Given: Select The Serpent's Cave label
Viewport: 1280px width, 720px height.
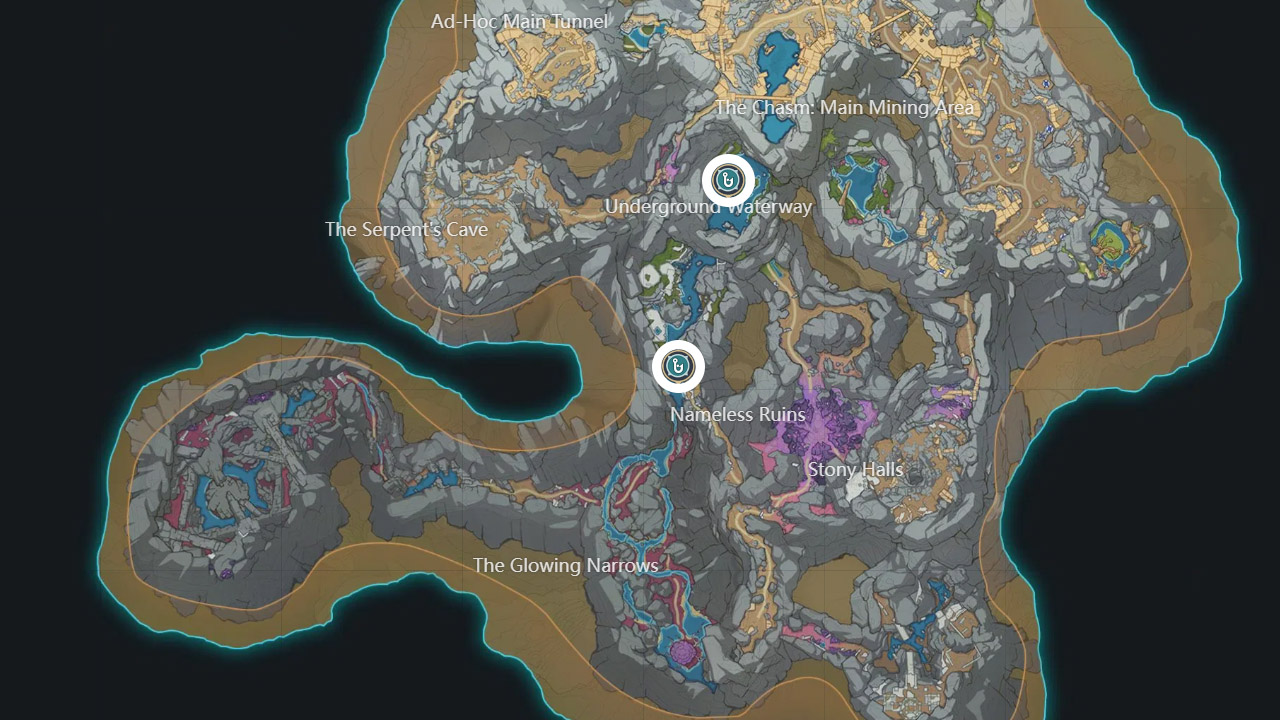Looking at the screenshot, I should tap(406, 229).
